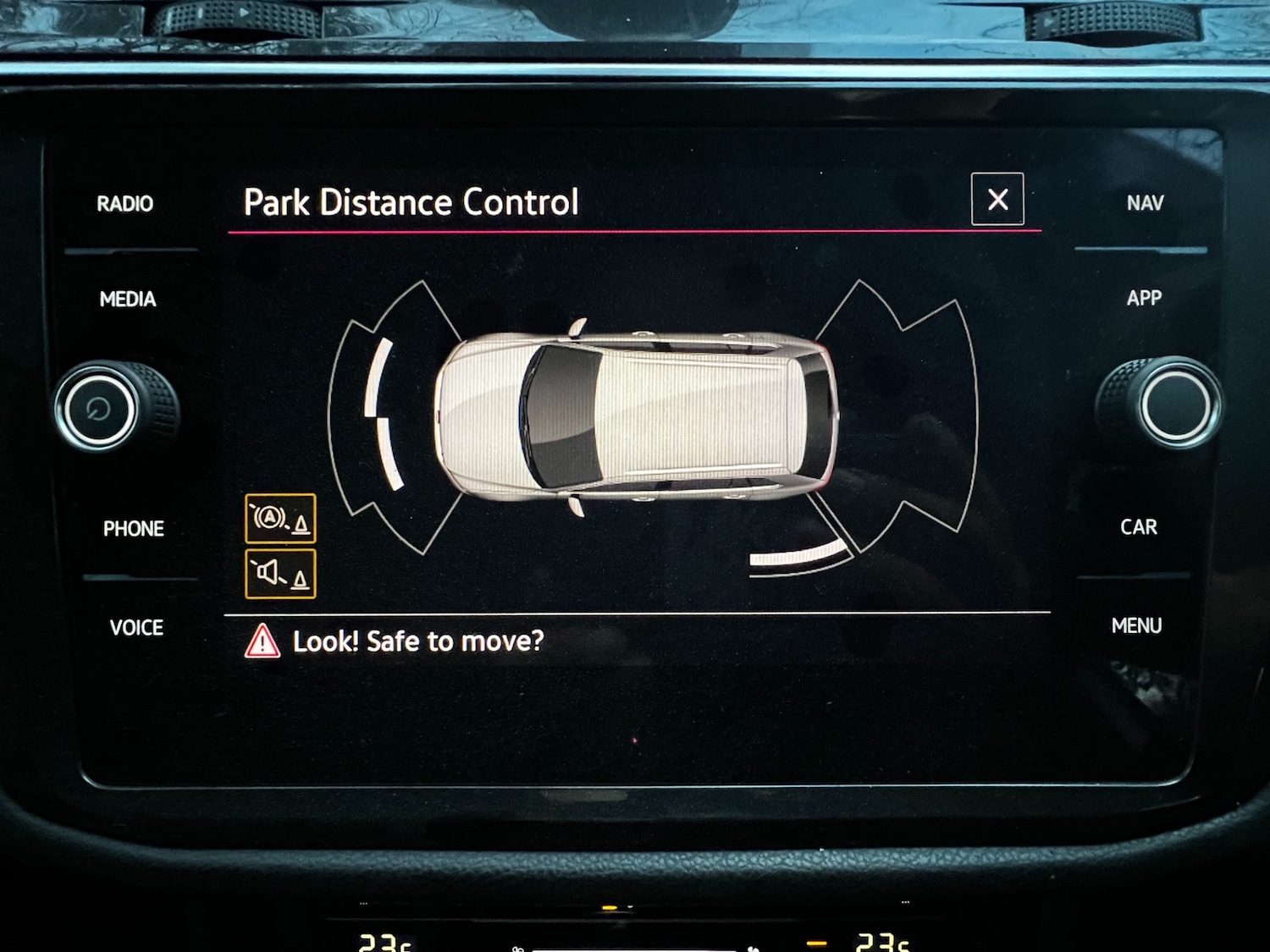The width and height of the screenshot is (1270, 952).
Task: Open NAV navigation
Action: [1145, 203]
